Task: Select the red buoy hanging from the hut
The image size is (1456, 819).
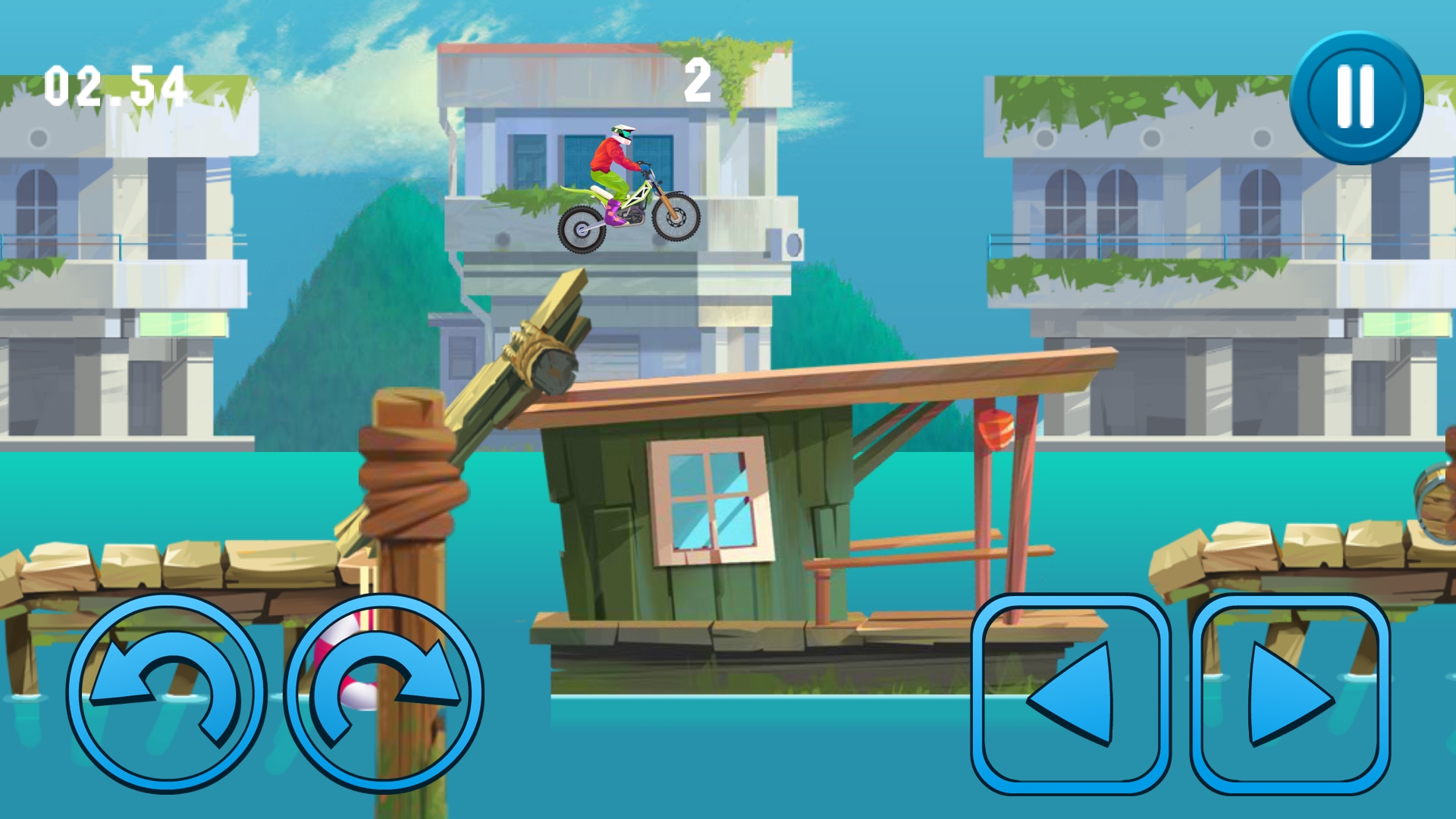Action: (997, 428)
